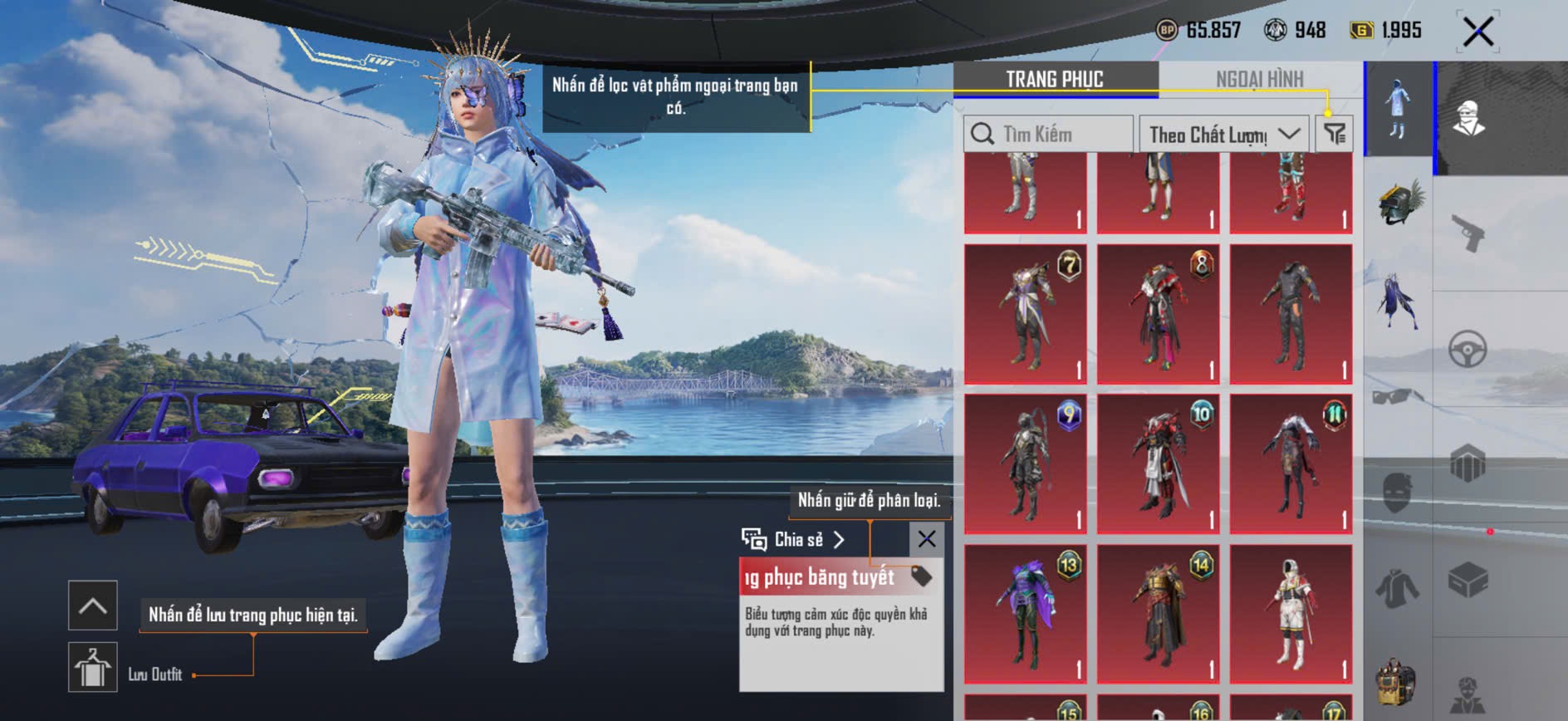The image size is (1568, 721).
Task: Open the Theo Chất Lượng sort dropdown
Action: point(1223,135)
